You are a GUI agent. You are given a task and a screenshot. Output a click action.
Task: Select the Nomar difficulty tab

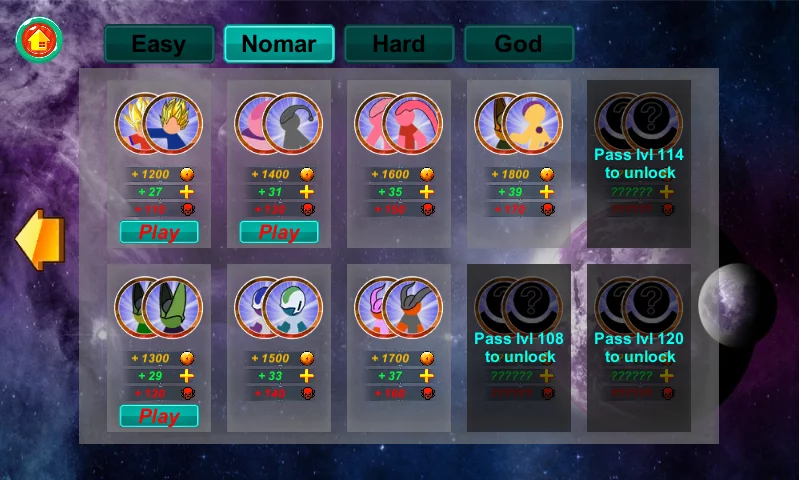279,44
